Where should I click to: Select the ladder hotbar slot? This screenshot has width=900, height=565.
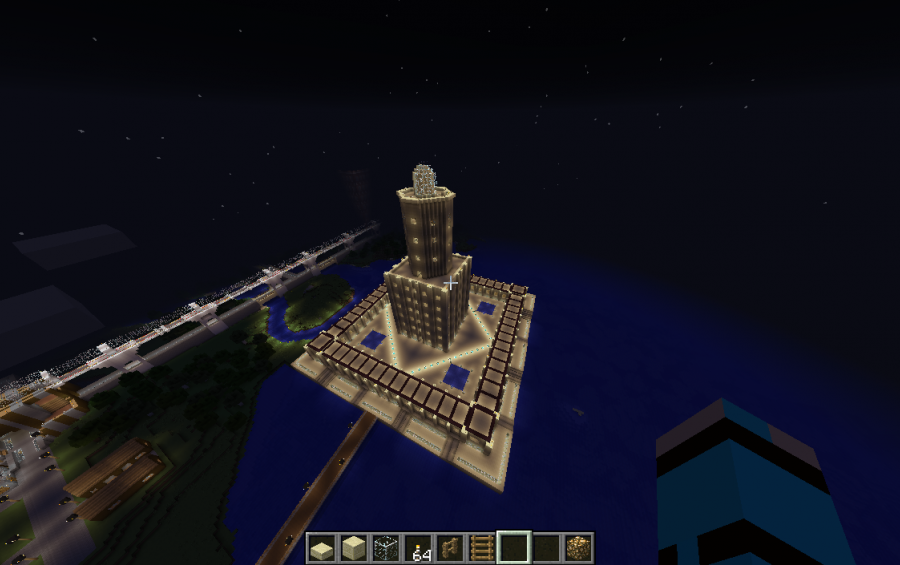(x=482, y=548)
